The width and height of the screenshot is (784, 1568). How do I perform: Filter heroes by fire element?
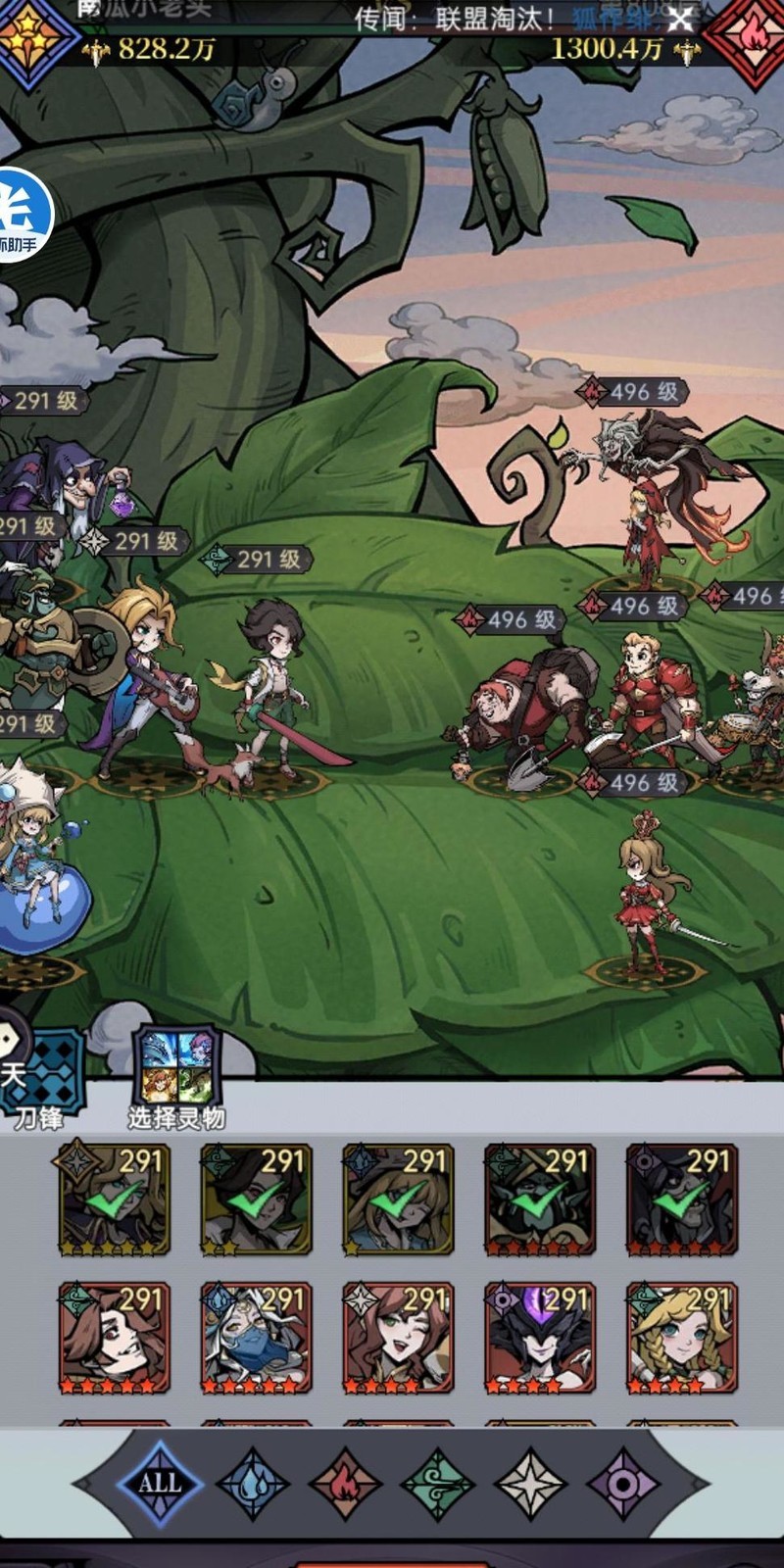pos(345,1483)
